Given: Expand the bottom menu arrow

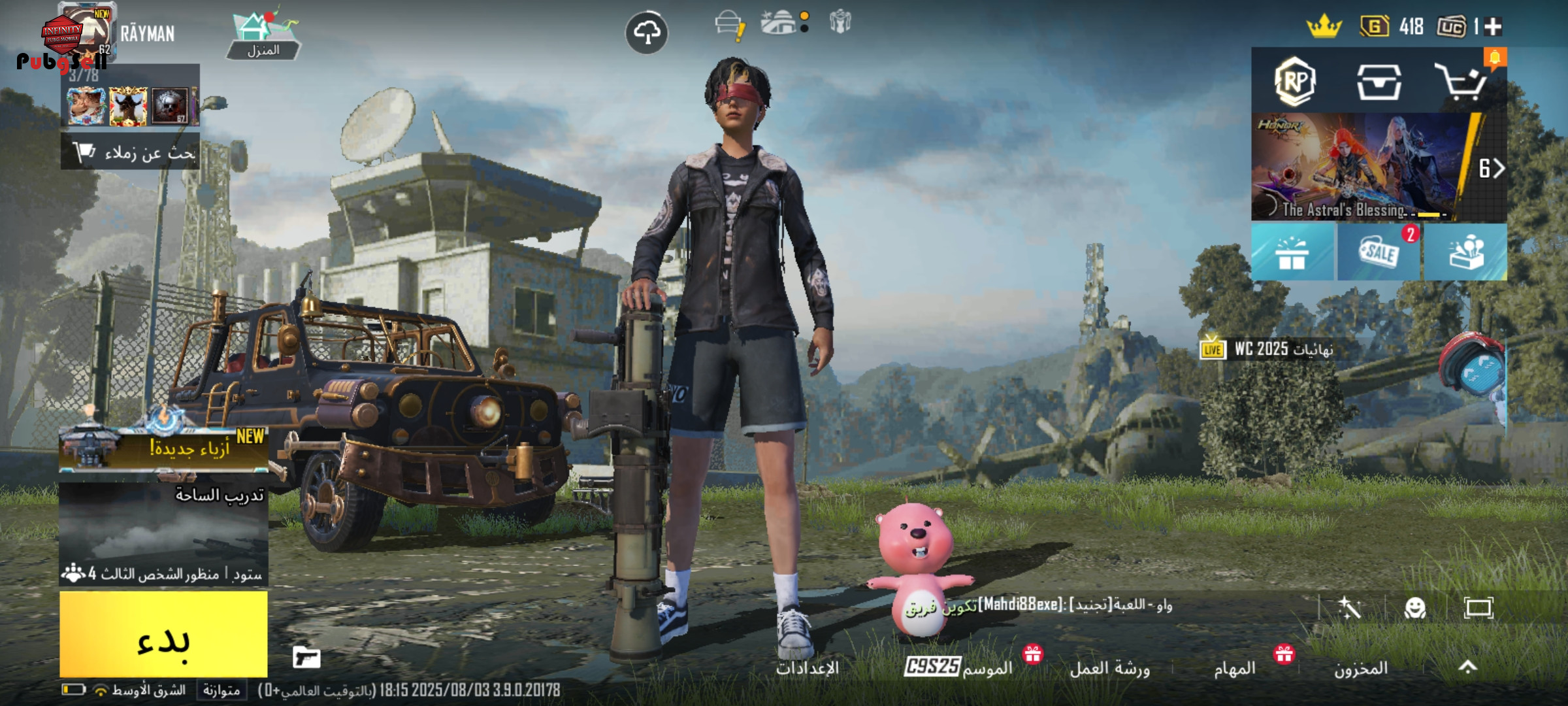Looking at the screenshot, I should (1467, 667).
